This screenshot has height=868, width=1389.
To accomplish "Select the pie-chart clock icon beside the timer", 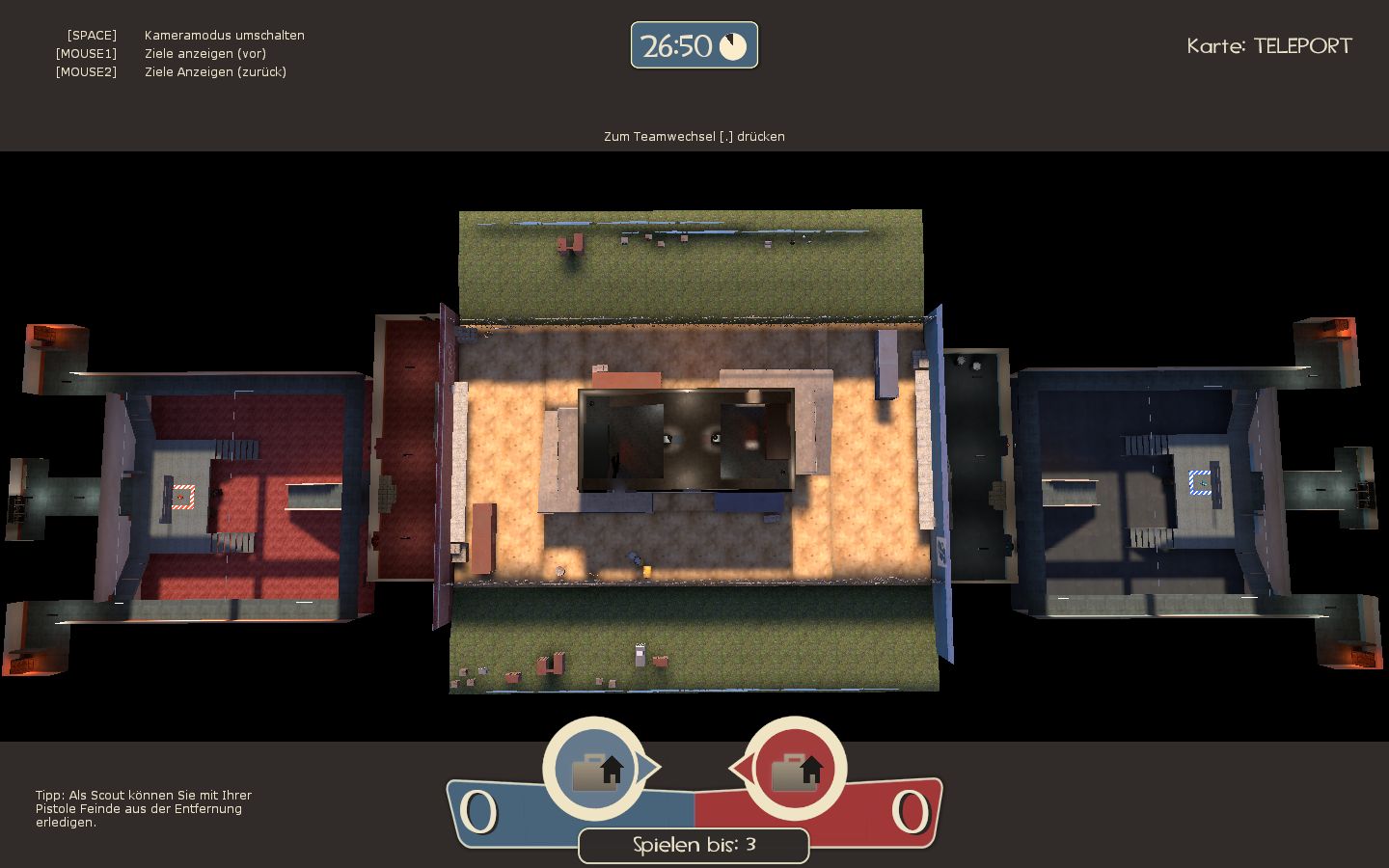I will point(733,46).
